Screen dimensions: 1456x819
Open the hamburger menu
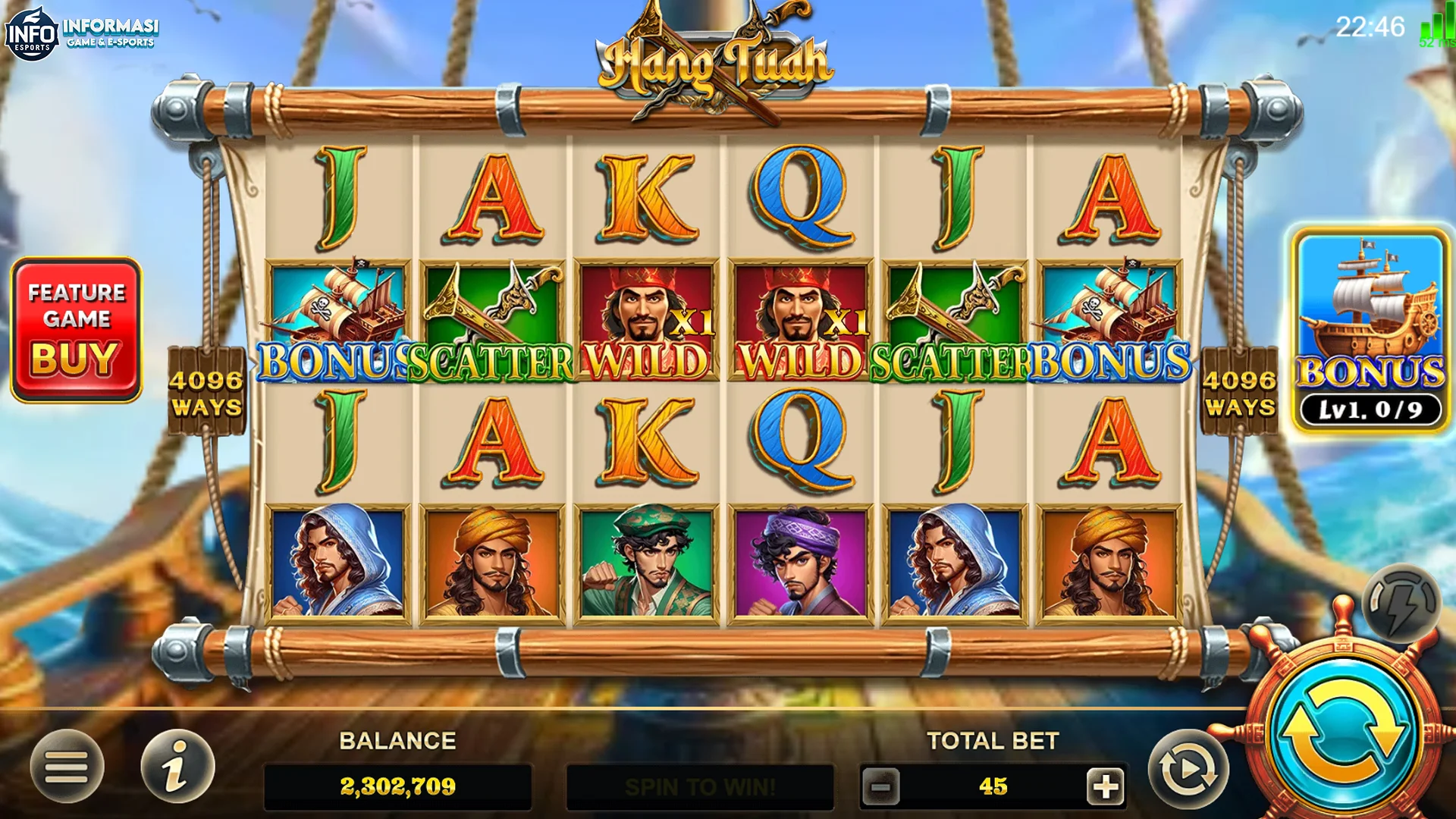point(67,767)
